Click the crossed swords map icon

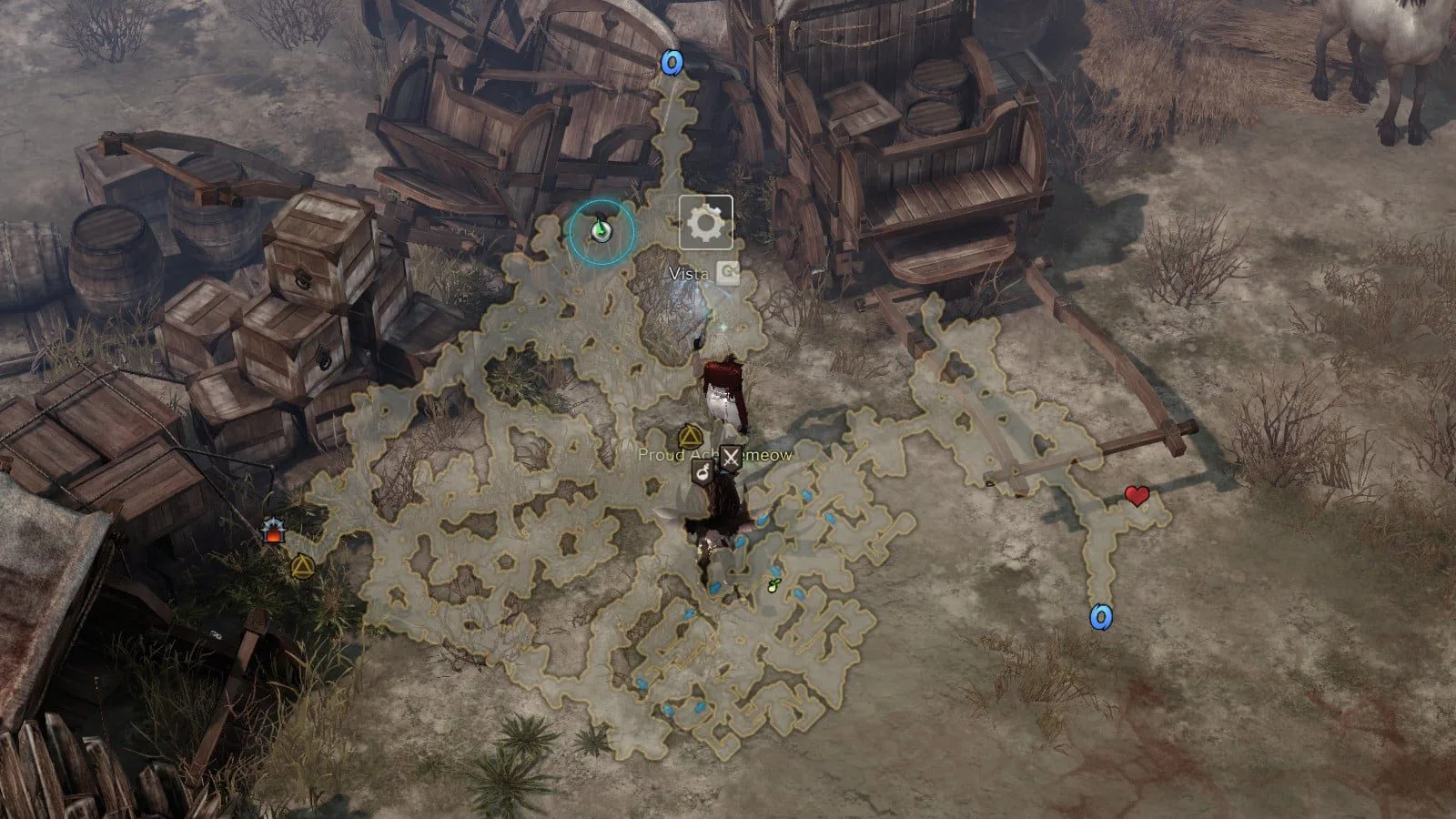click(731, 460)
